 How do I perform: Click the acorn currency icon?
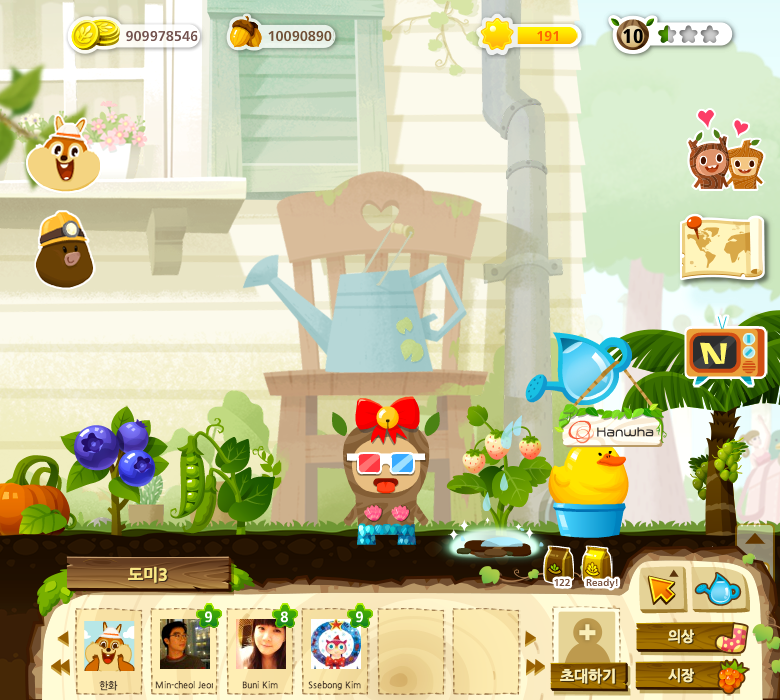[x=245, y=34]
